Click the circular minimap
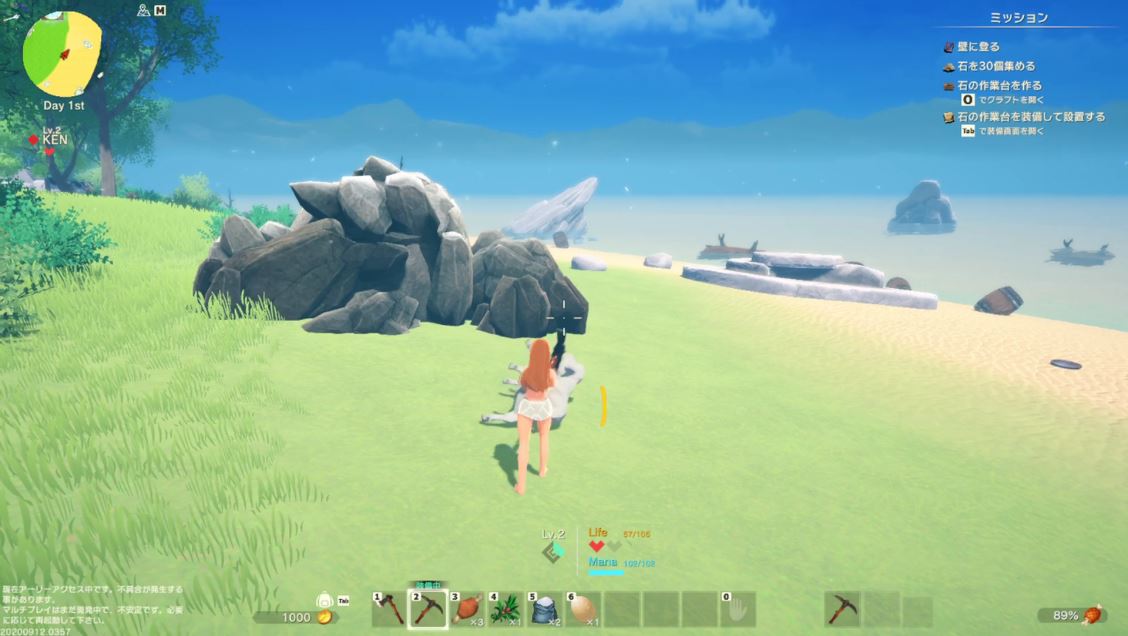Image resolution: width=1128 pixels, height=636 pixels. (x=62, y=54)
